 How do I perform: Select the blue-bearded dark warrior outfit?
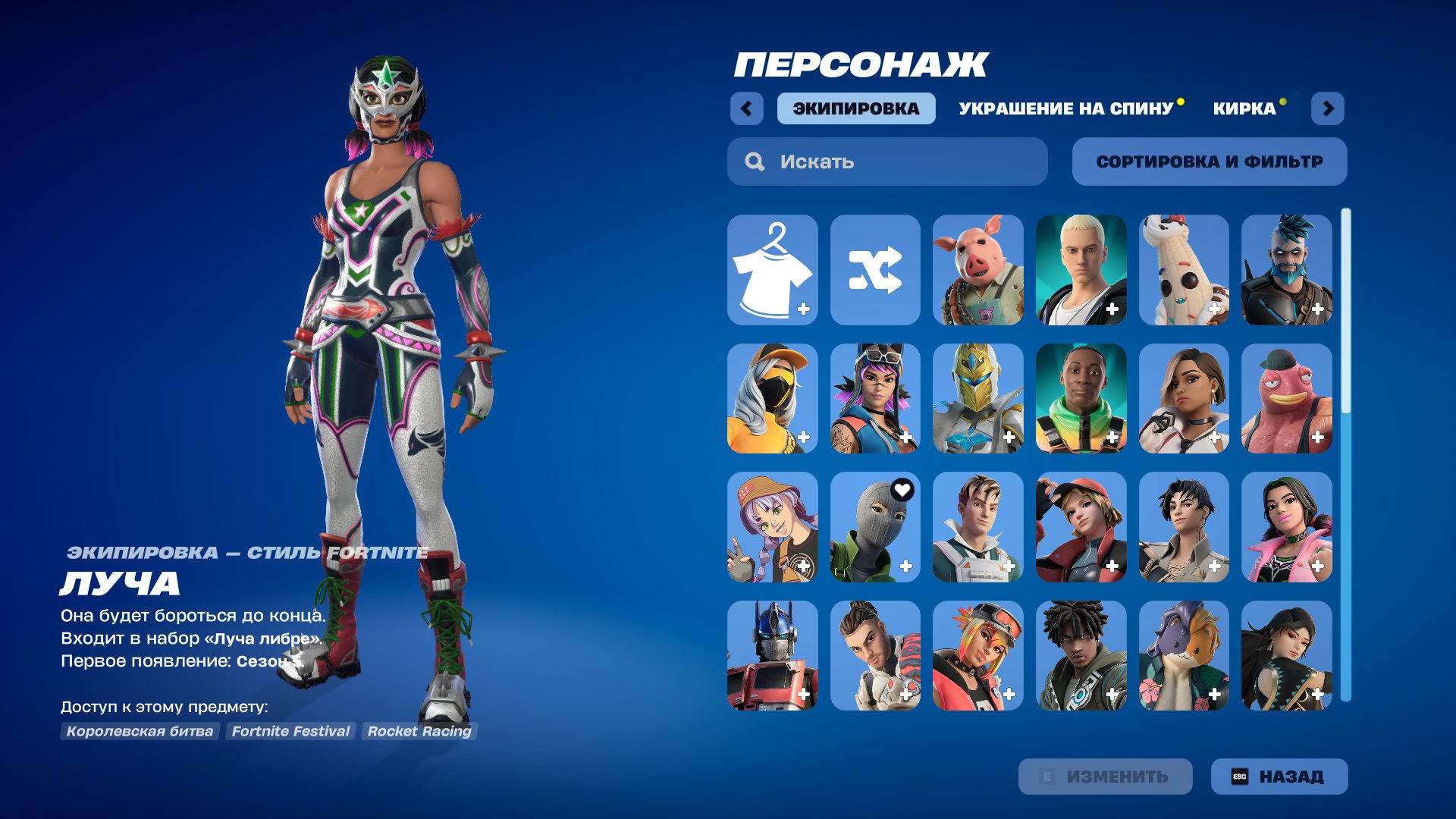click(x=1286, y=270)
